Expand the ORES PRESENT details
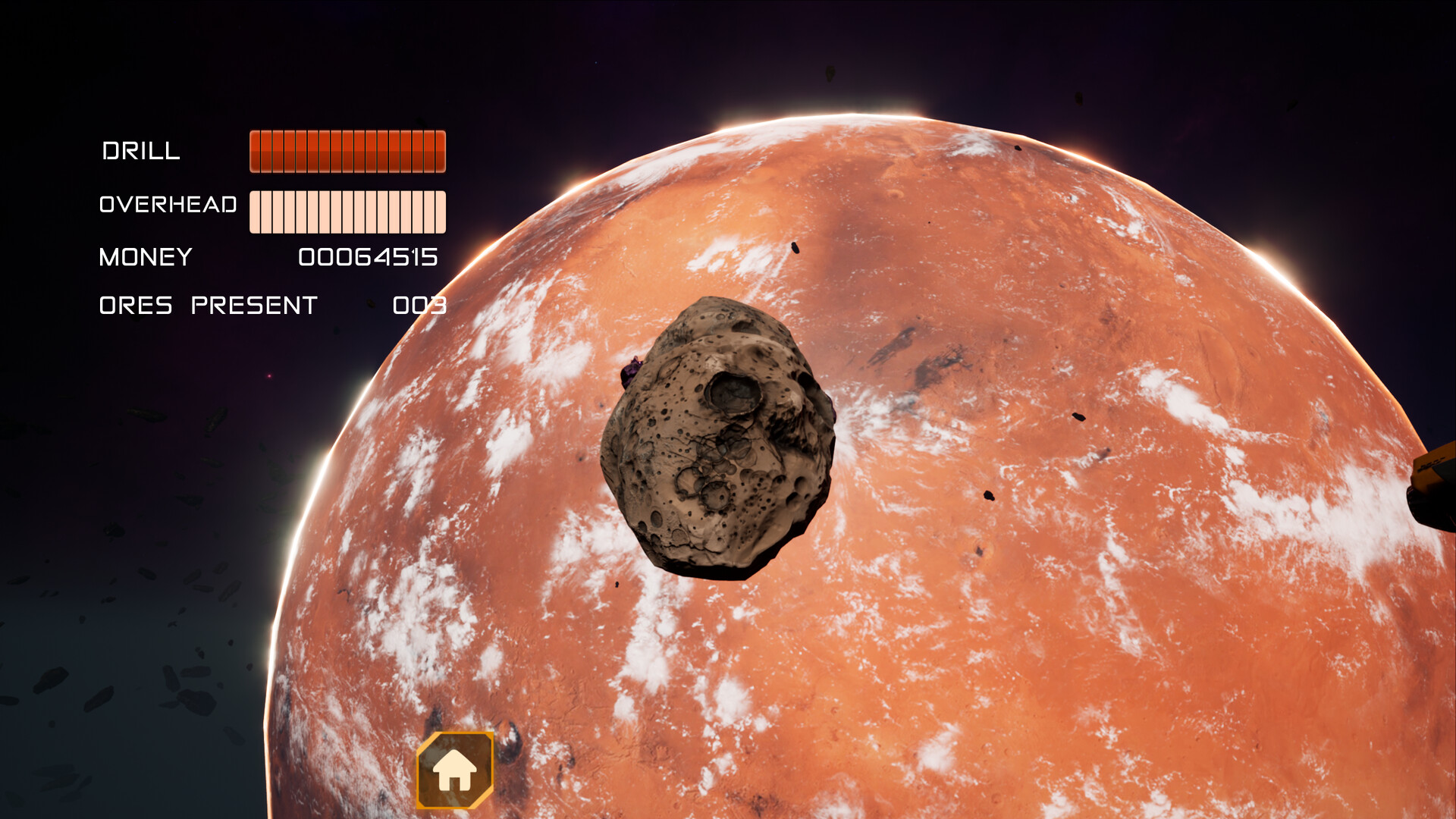The width and height of the screenshot is (1456, 819). [x=207, y=305]
